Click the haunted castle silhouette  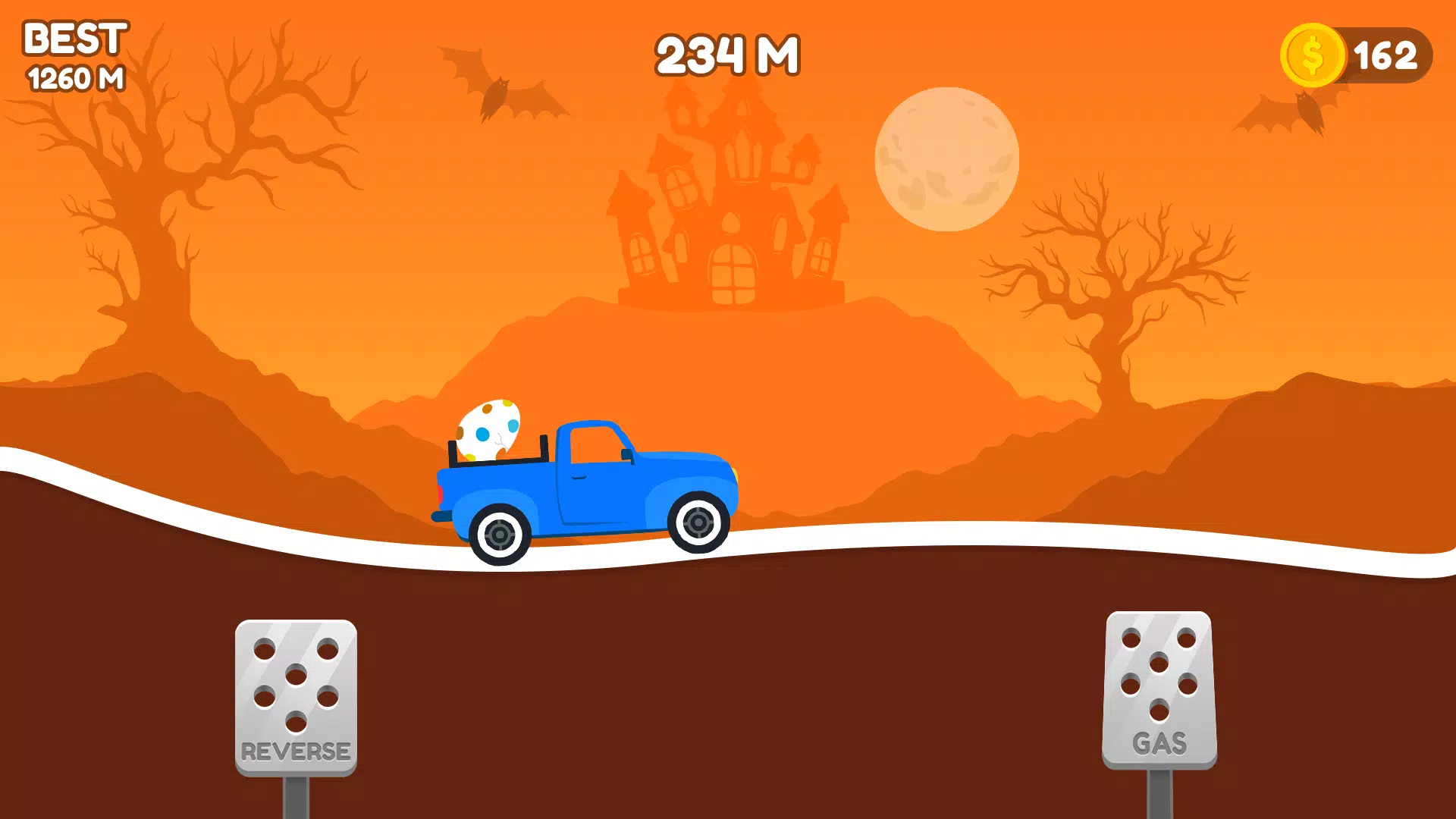(x=732, y=212)
